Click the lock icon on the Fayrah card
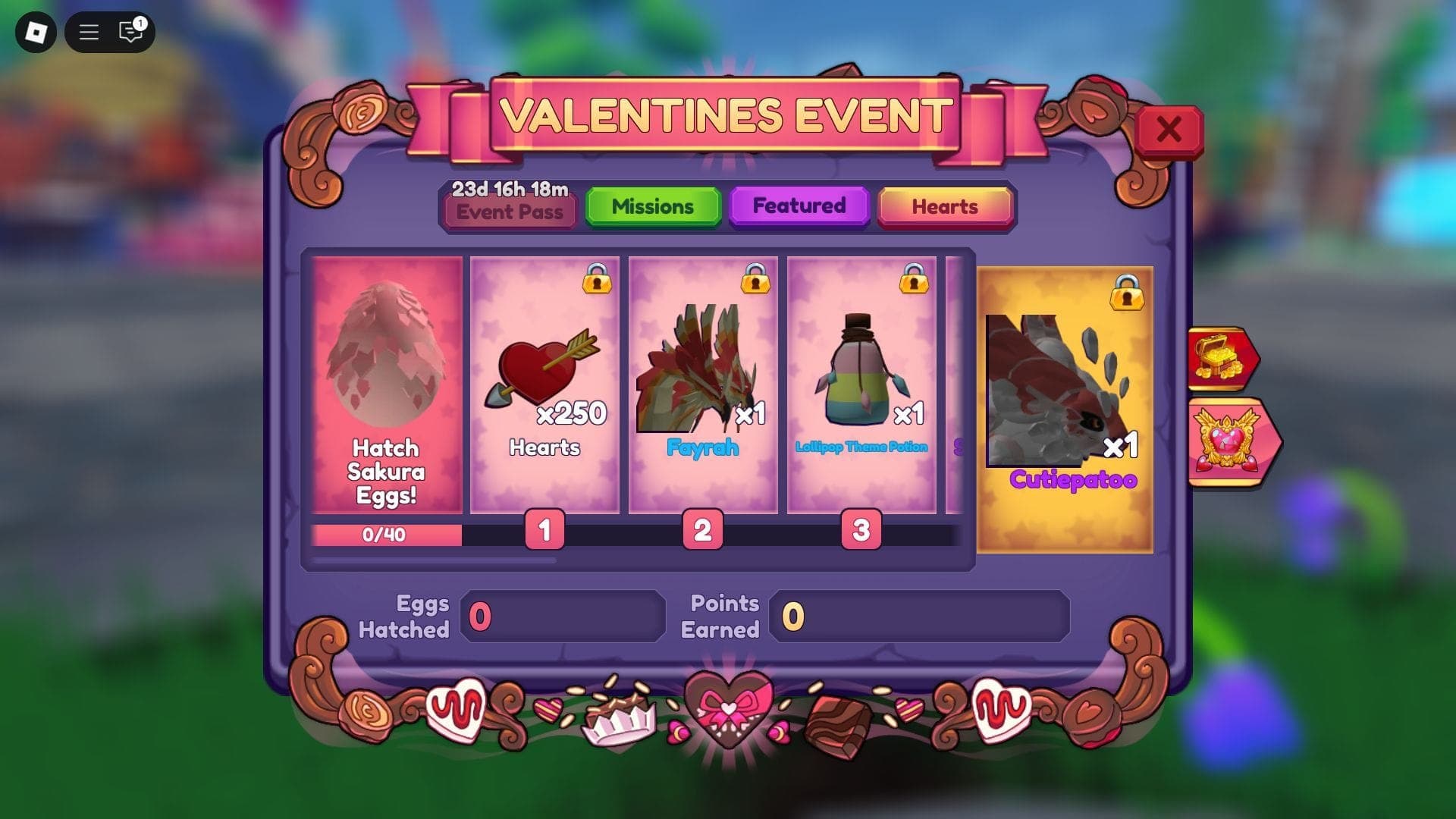This screenshot has height=819, width=1456. pyautogui.click(x=756, y=281)
